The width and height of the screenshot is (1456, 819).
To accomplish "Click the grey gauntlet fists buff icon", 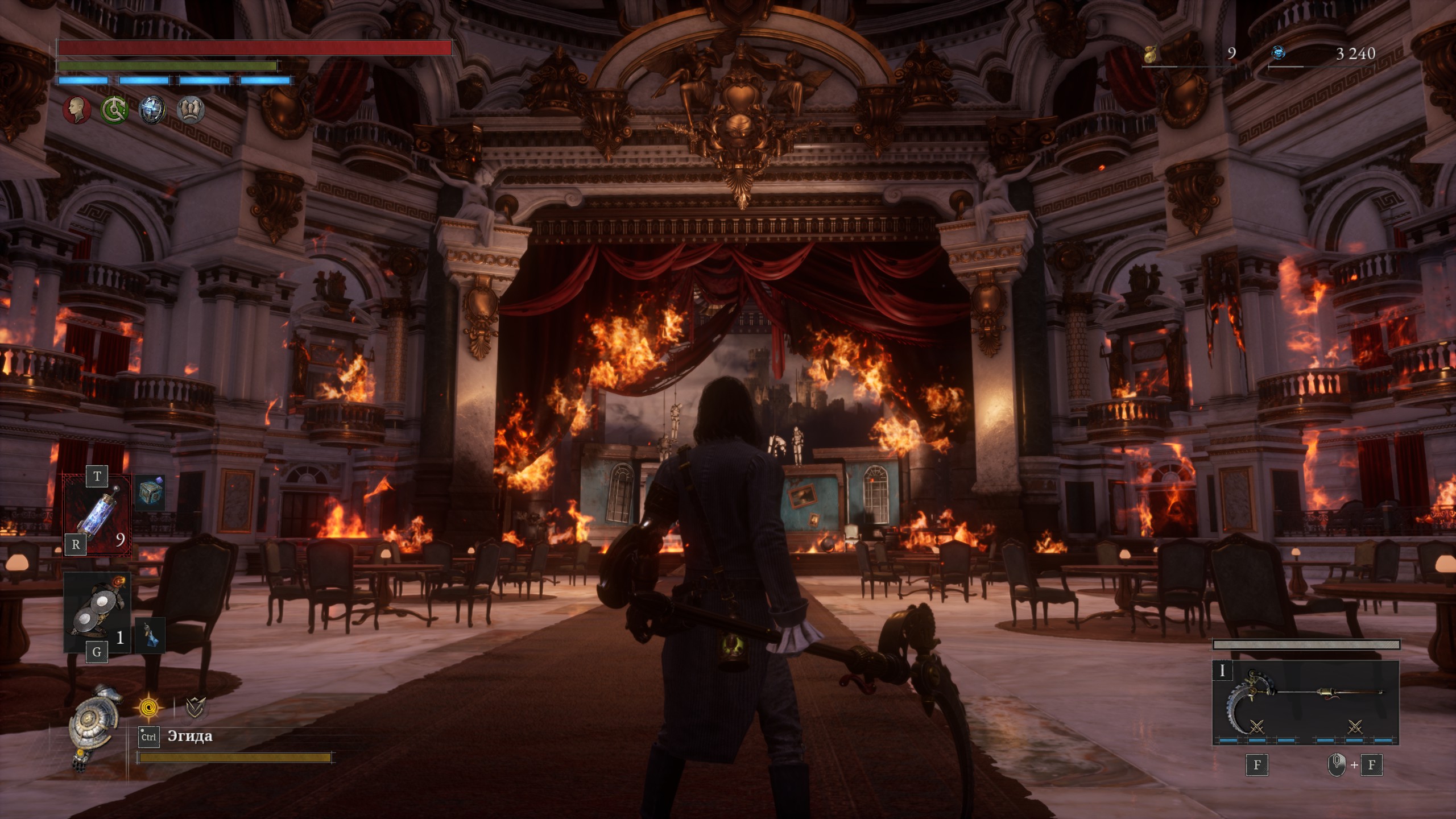I will (191, 109).
